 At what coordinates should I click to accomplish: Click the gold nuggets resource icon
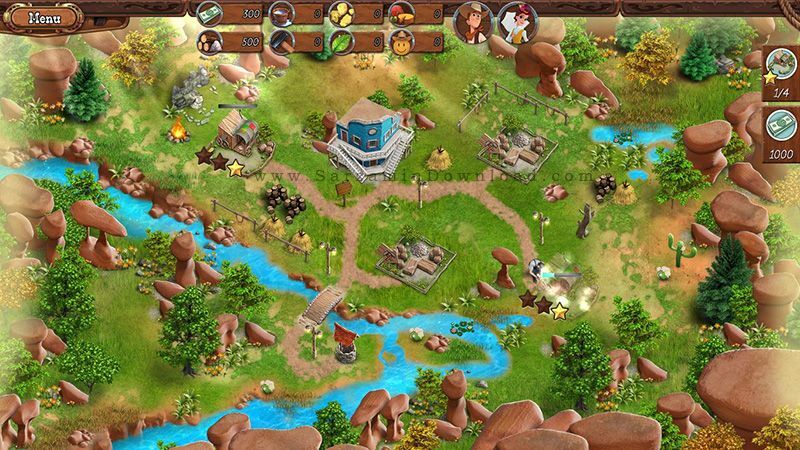click(x=342, y=14)
